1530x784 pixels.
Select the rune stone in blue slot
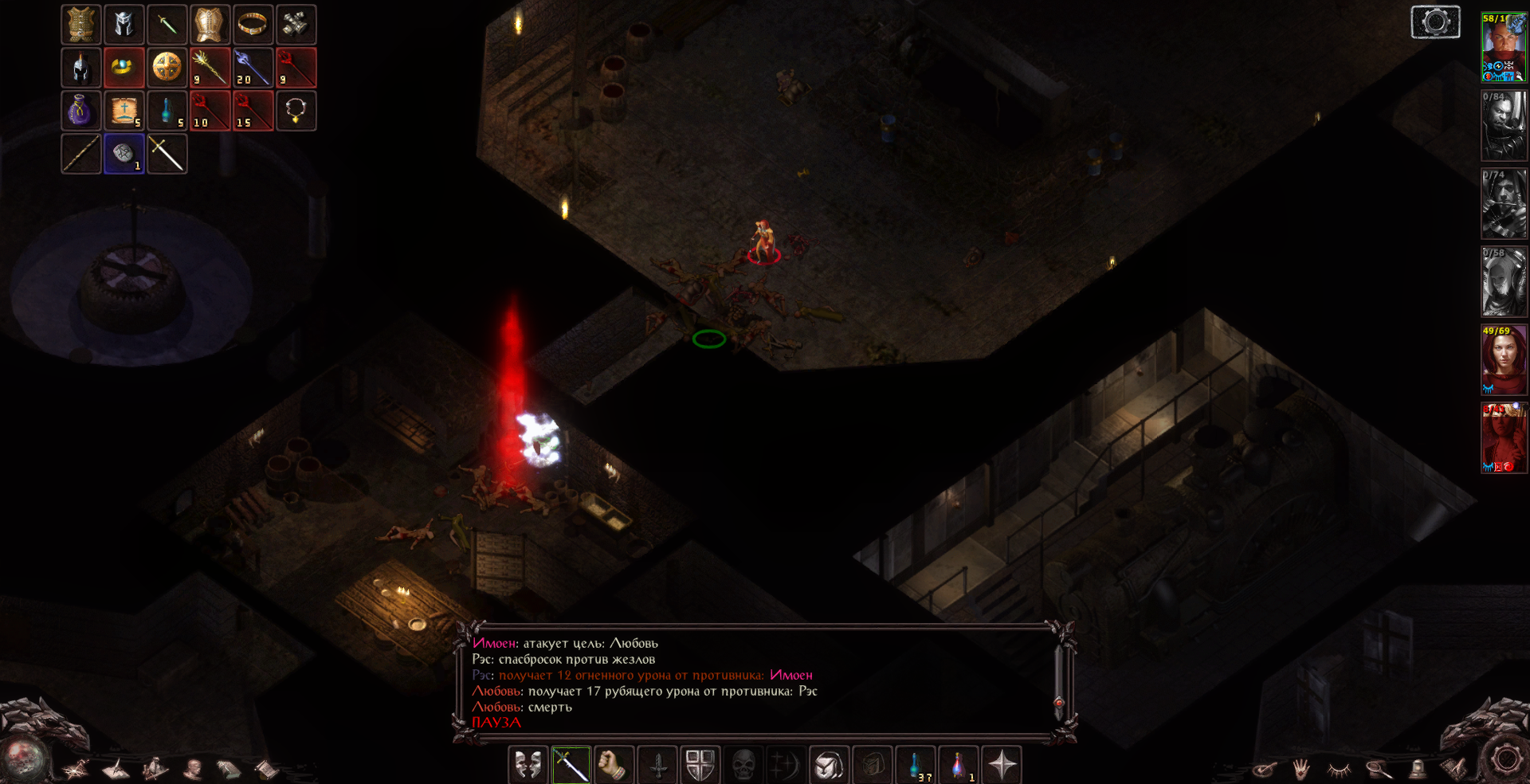124,154
